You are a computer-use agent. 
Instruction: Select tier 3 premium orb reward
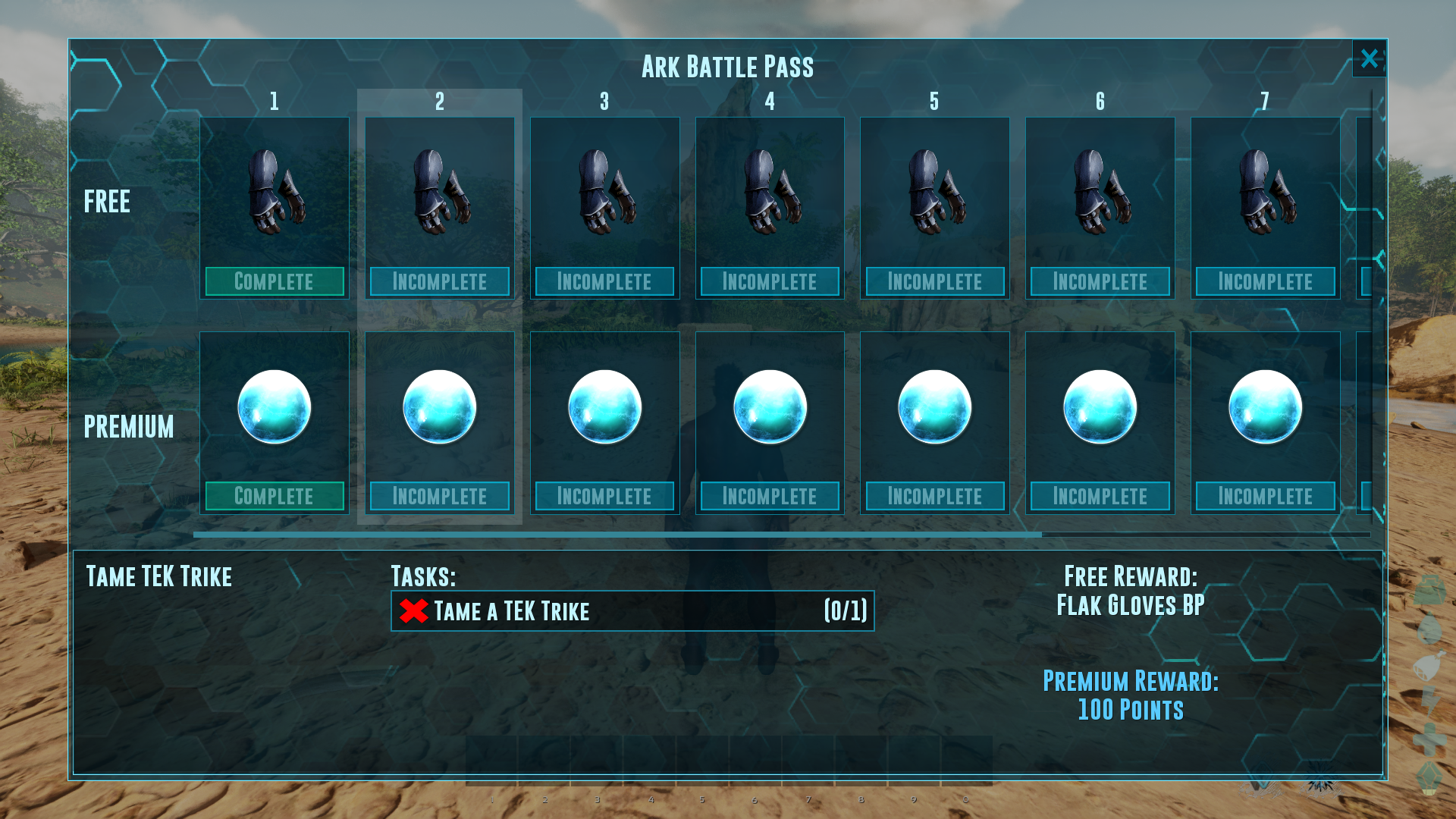pos(604,407)
